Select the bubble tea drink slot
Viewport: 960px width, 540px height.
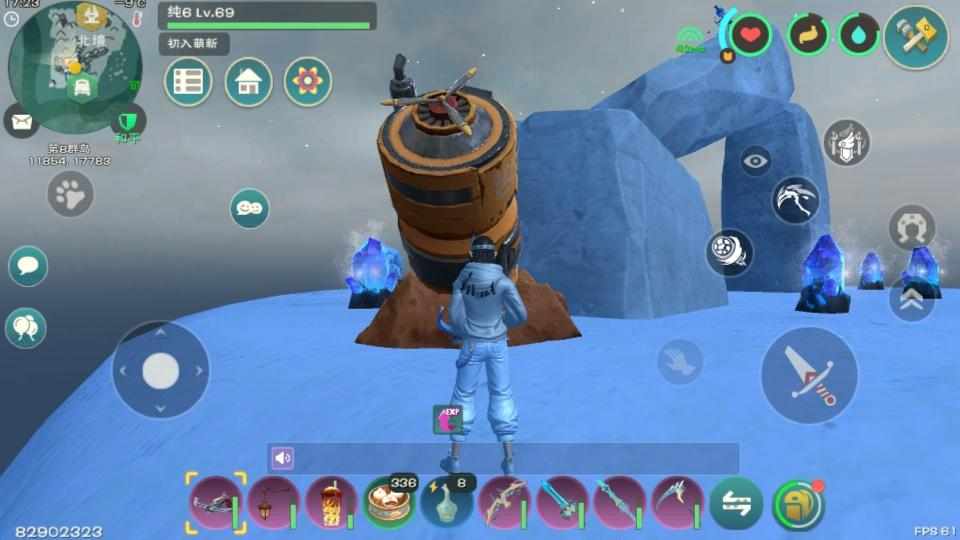[x=331, y=502]
